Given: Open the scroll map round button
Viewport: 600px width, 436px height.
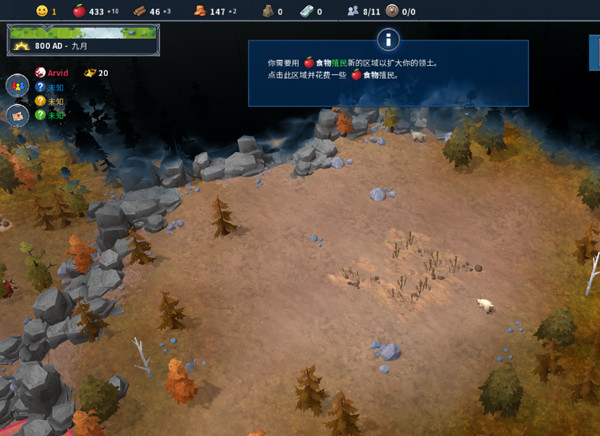Looking at the screenshot, I should [17, 114].
